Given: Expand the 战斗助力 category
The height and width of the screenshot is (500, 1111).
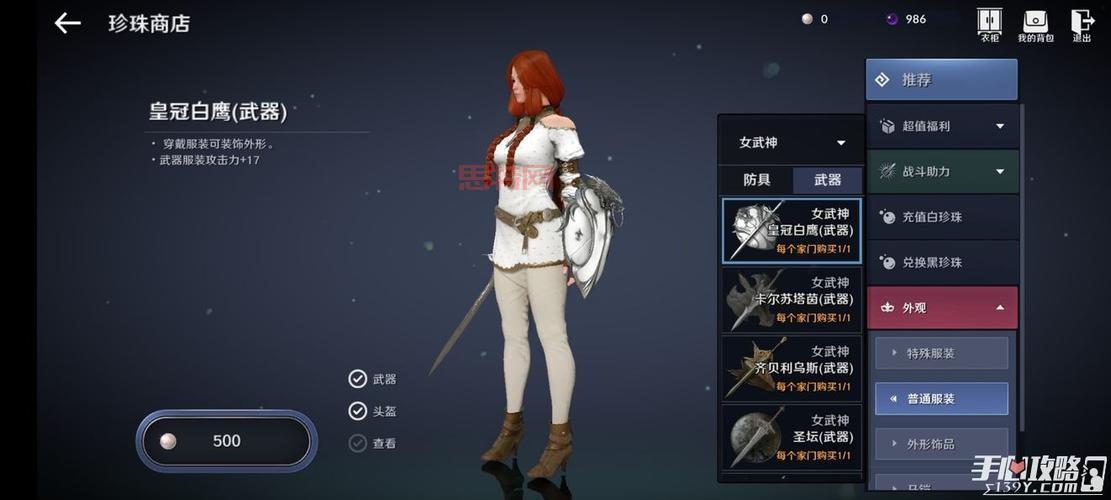Looking at the screenshot, I should point(942,172).
